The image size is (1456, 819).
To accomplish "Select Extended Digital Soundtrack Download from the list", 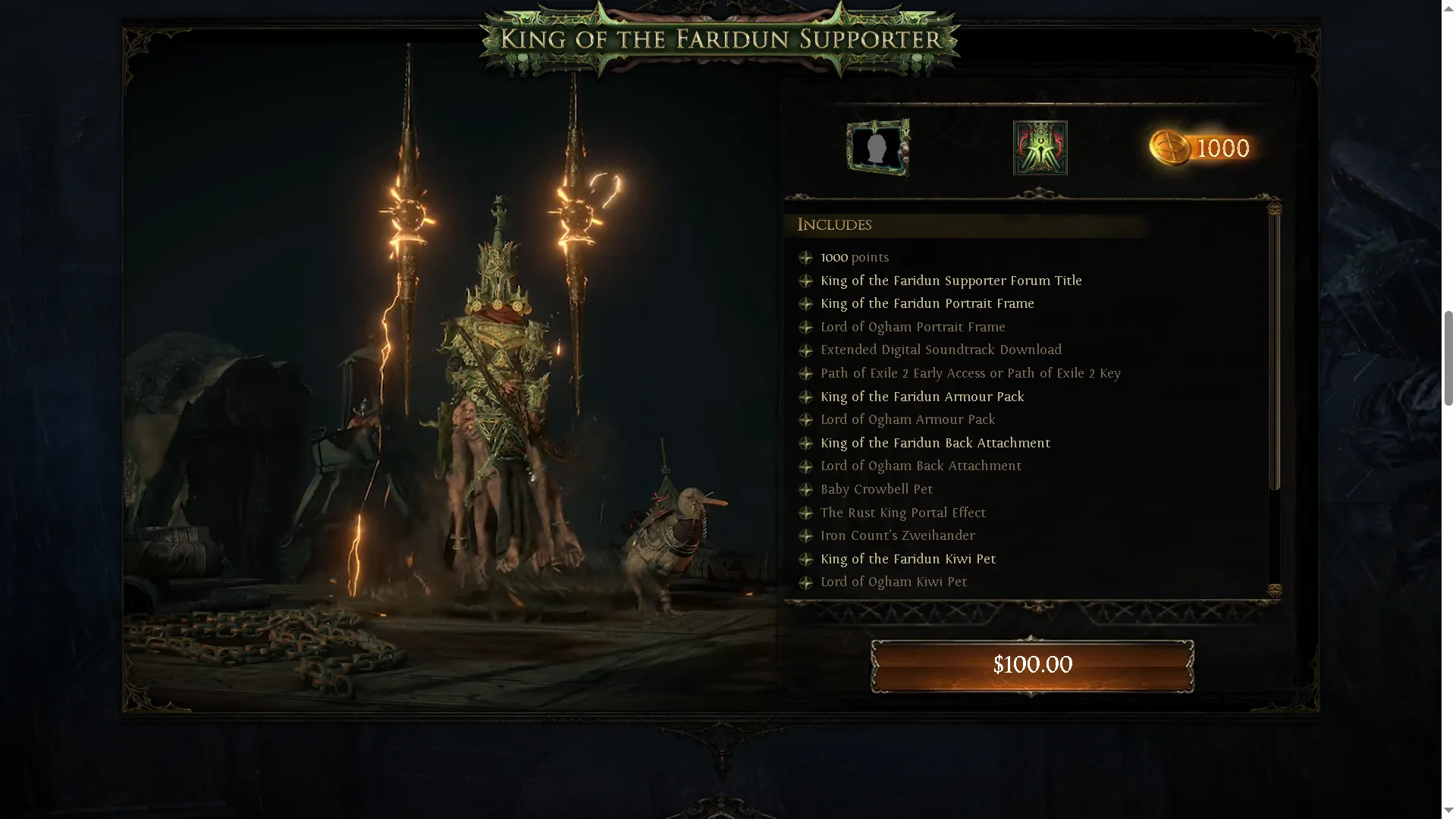I will [x=941, y=350].
